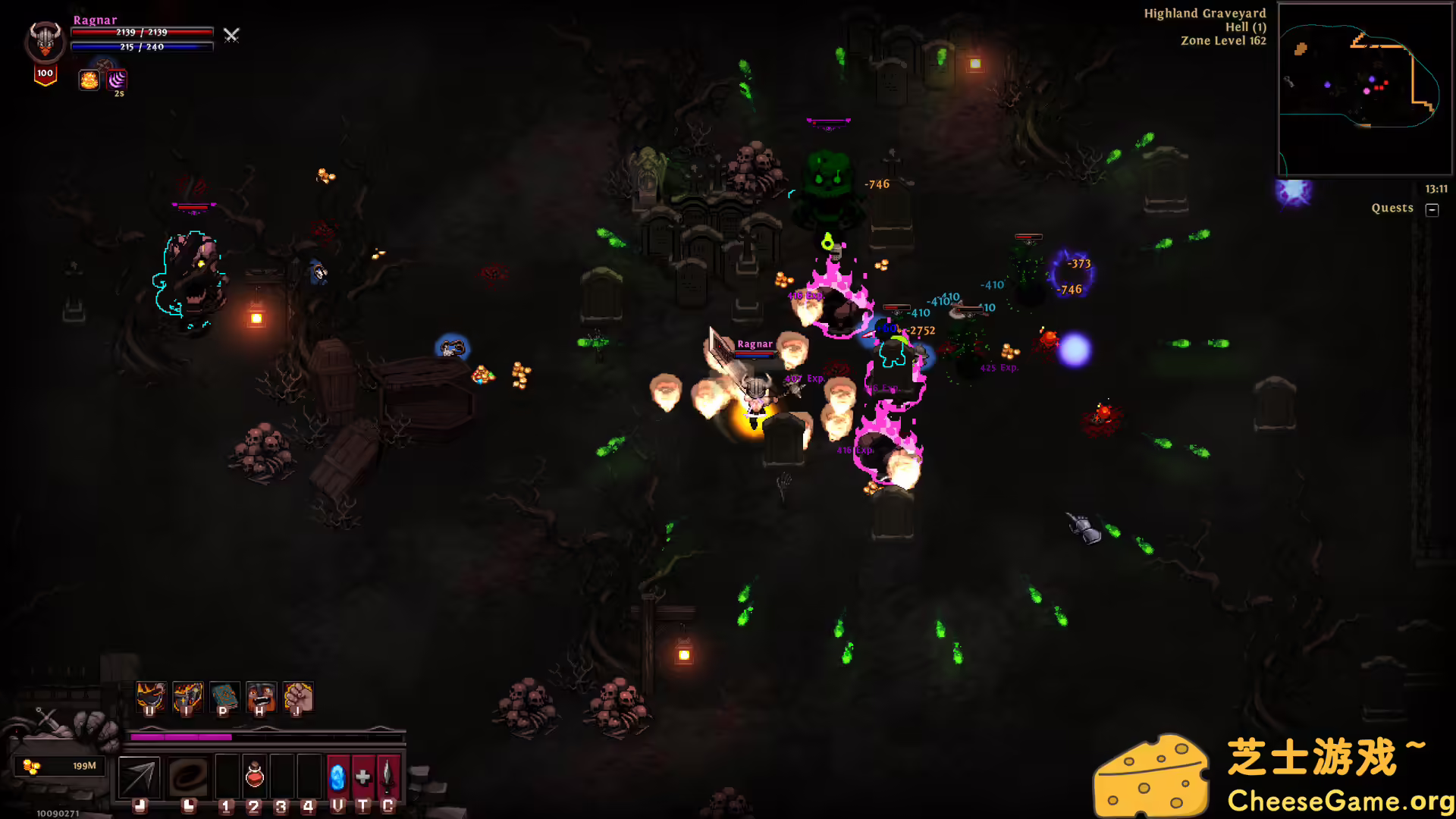This screenshot has height=819, width=1456.
Task: Activate the flaming helmet skill bound to U
Action: (x=150, y=696)
